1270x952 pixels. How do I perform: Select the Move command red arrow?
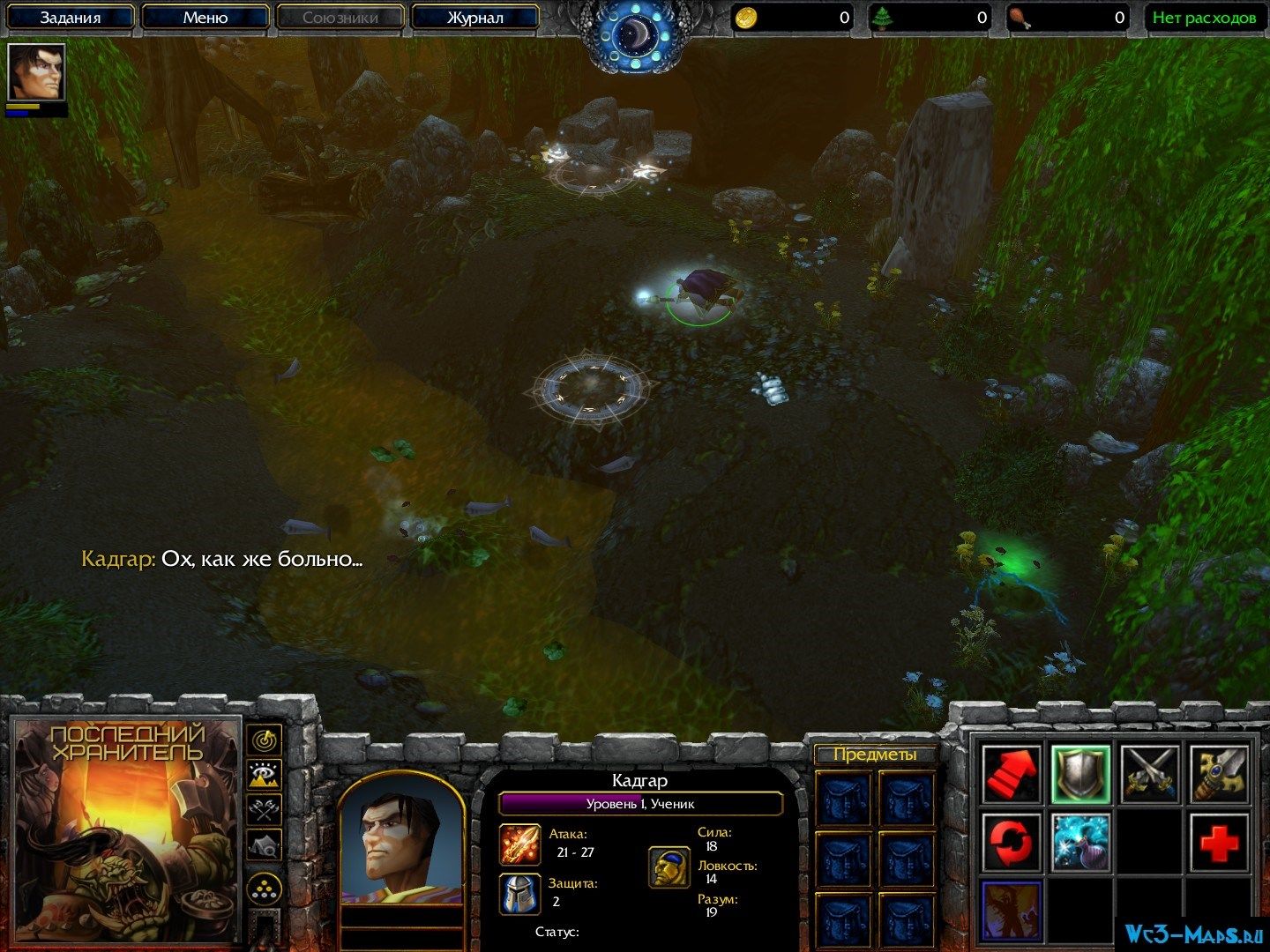click(1011, 774)
